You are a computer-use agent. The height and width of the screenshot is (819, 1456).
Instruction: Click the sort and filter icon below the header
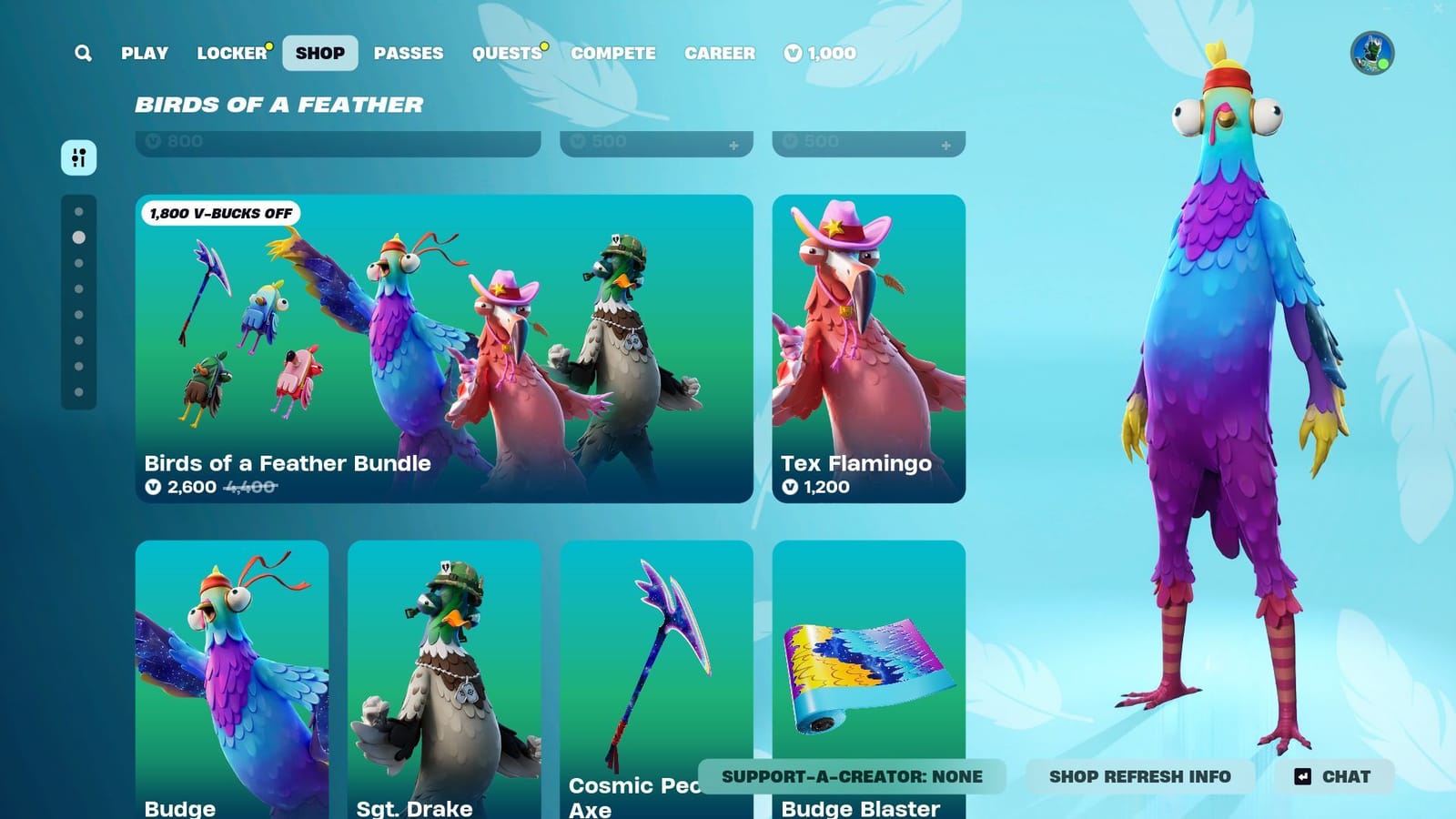pyautogui.click(x=79, y=157)
